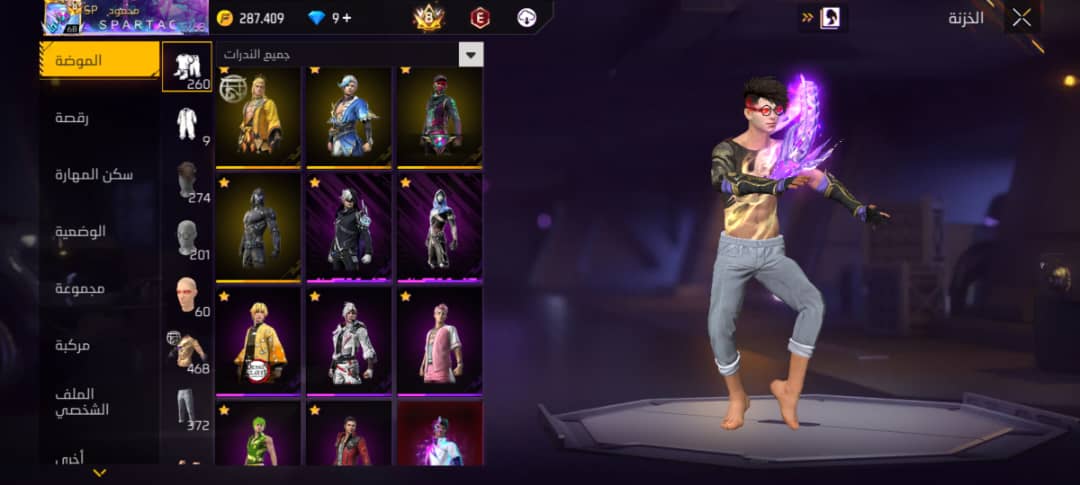Choose the tops category showing 468
The image size is (1080, 485).
click(x=187, y=353)
